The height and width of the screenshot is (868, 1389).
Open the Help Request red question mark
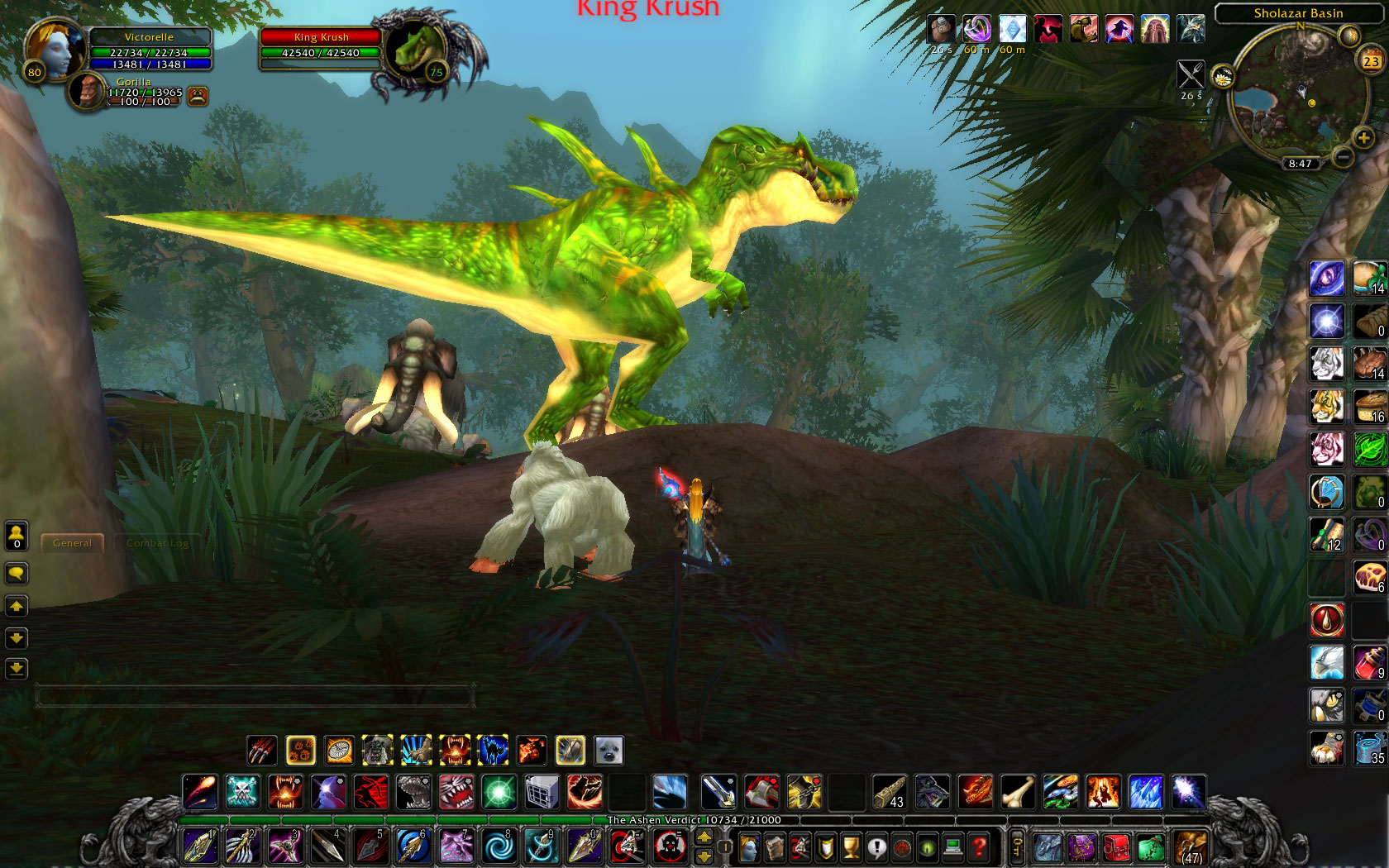(x=979, y=847)
